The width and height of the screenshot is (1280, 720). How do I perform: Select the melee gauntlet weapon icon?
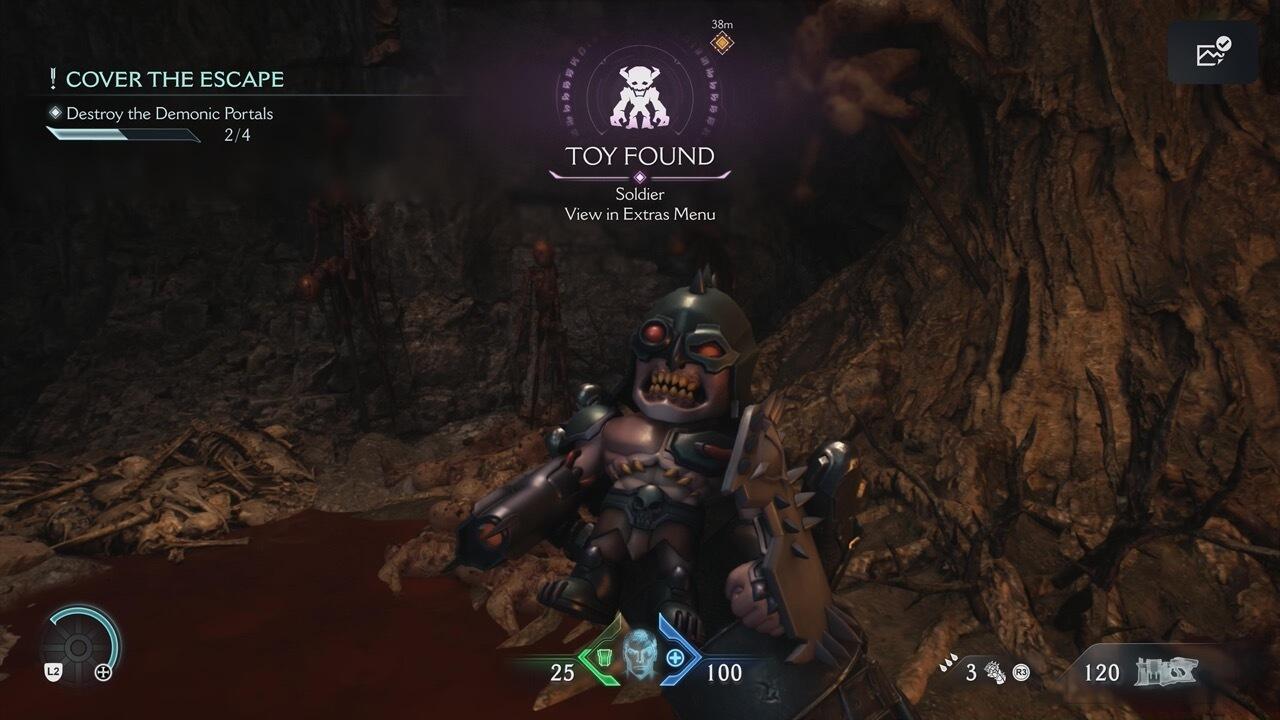(x=992, y=671)
